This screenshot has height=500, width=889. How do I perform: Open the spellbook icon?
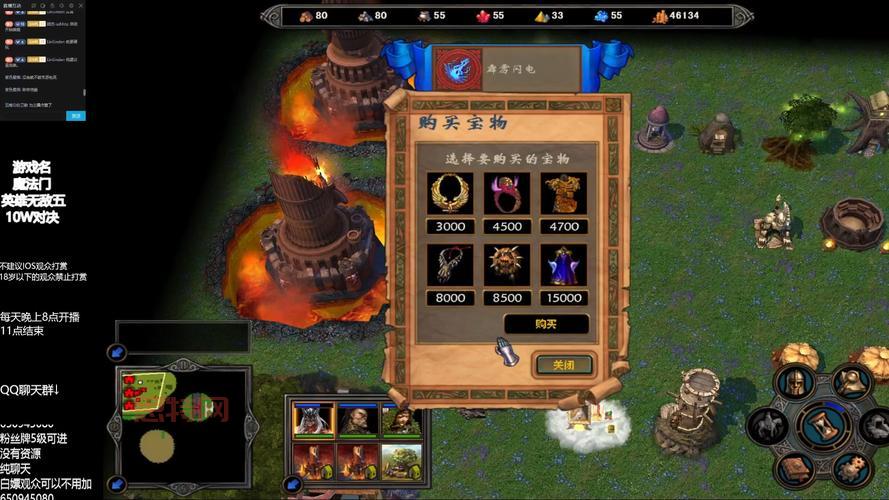pyautogui.click(x=797, y=469)
